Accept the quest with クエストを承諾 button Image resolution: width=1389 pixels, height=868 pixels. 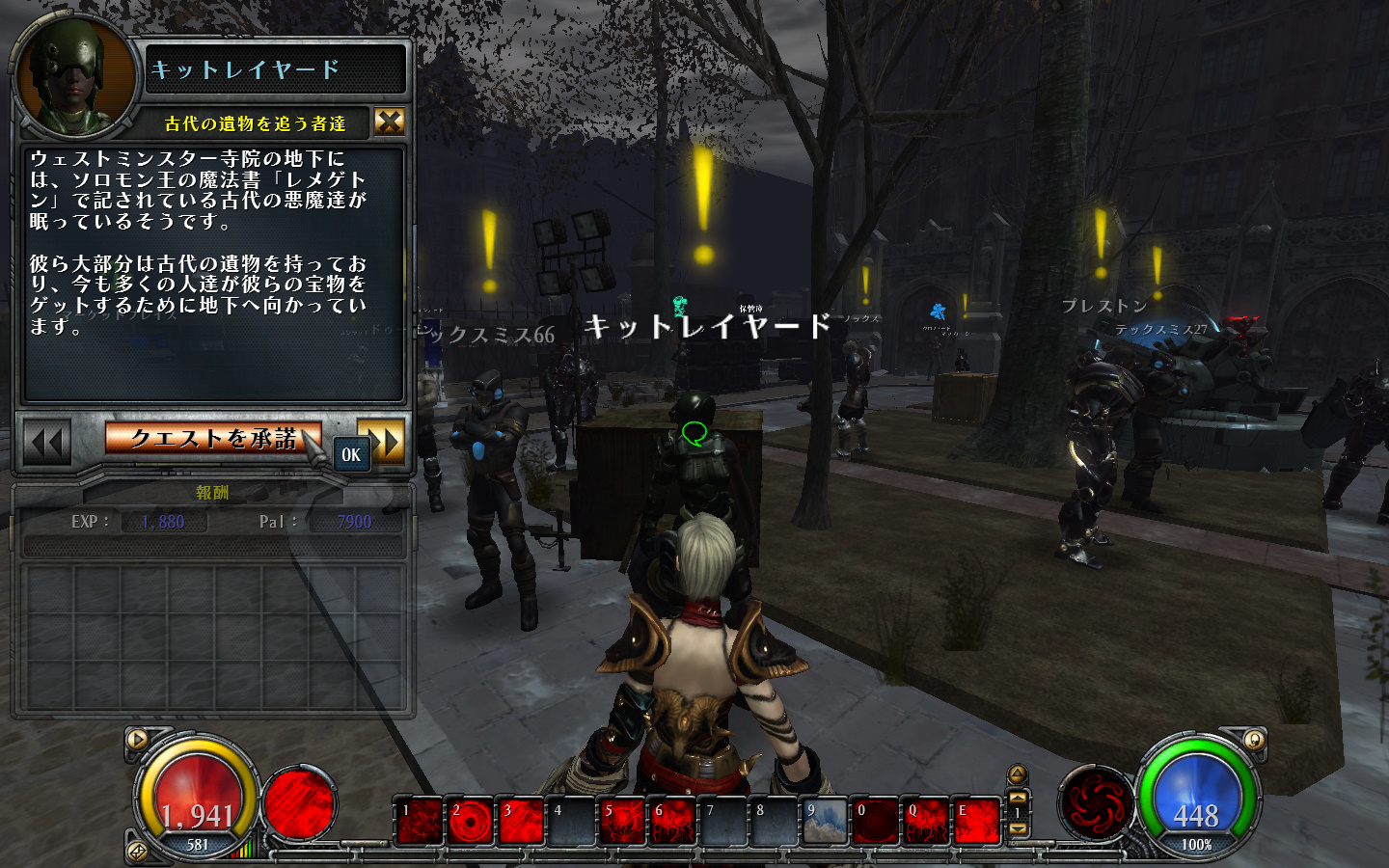(x=212, y=439)
